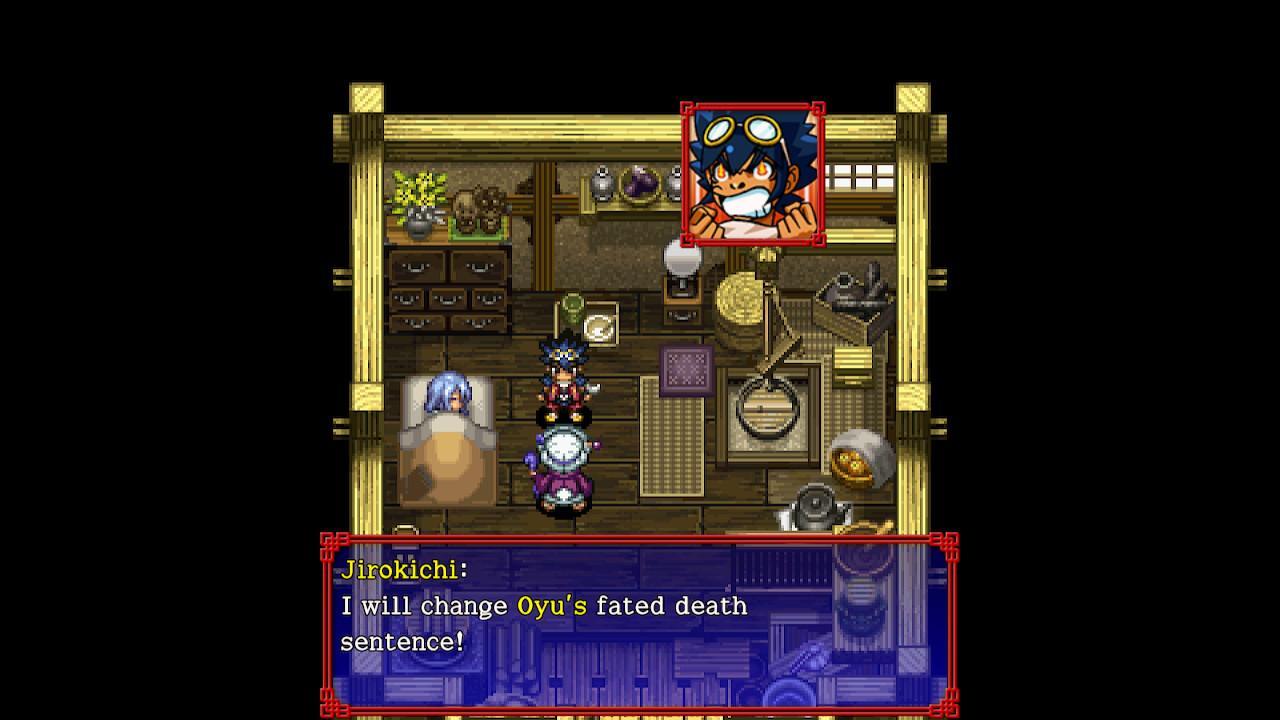Open the middle drawer of the chest
The image size is (1280, 720).
click(445, 300)
